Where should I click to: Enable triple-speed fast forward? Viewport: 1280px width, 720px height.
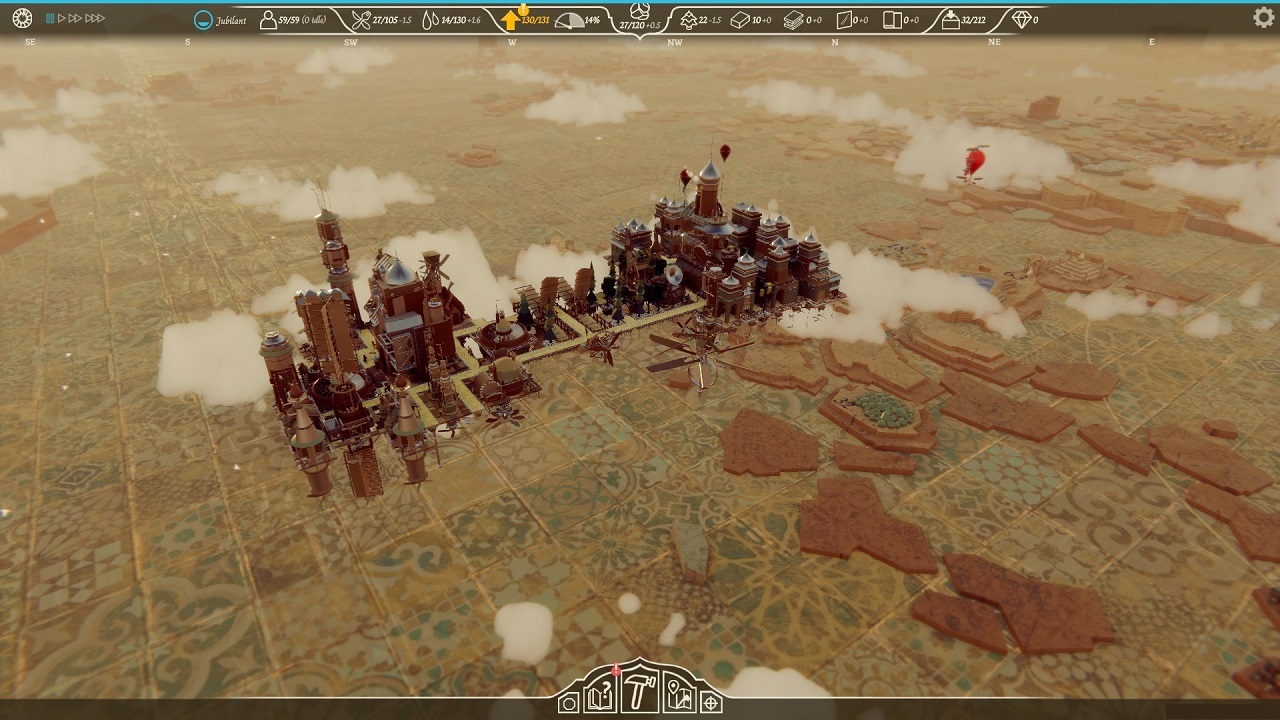(x=95, y=17)
